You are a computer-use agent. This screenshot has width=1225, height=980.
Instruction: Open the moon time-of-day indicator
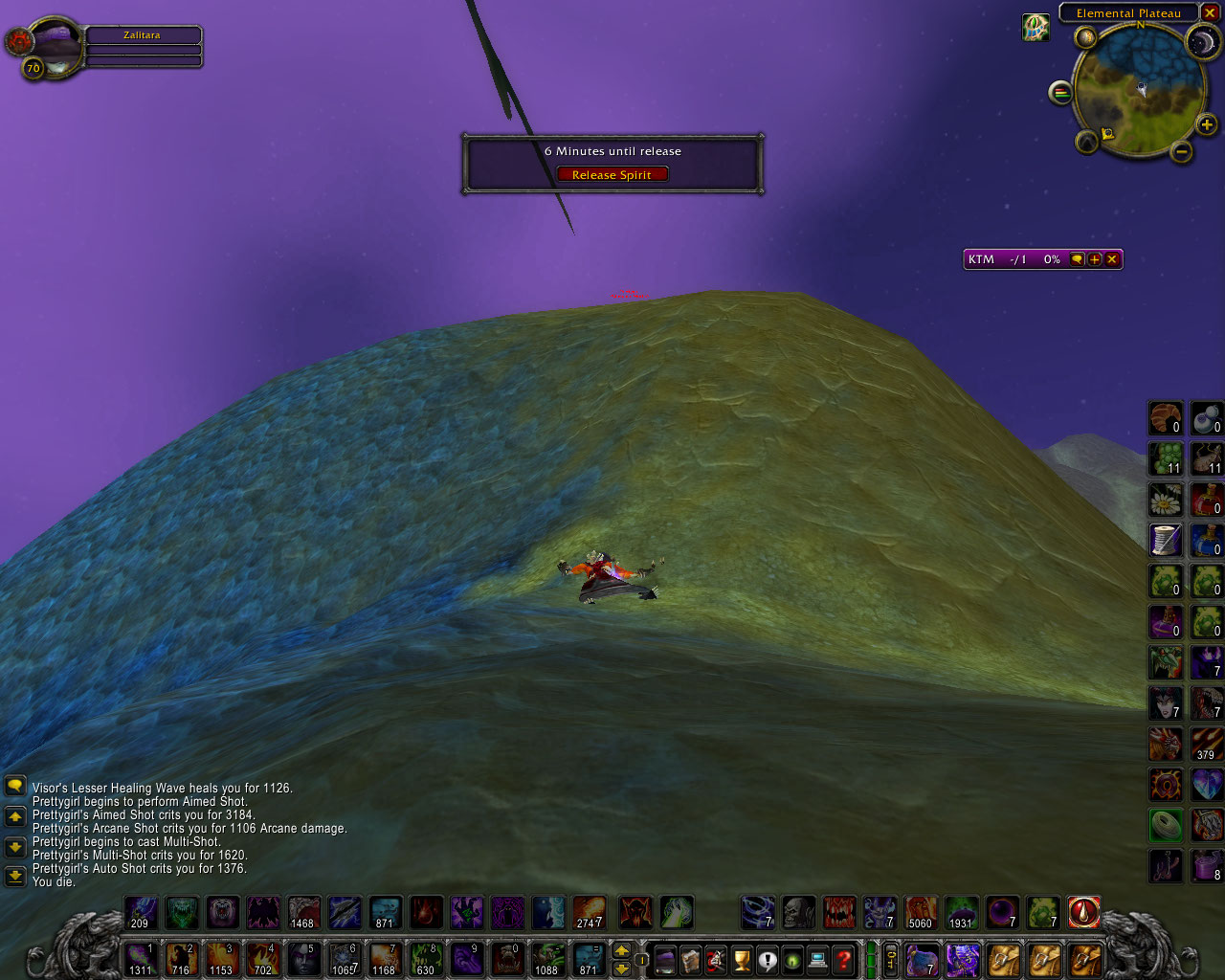point(1202,41)
